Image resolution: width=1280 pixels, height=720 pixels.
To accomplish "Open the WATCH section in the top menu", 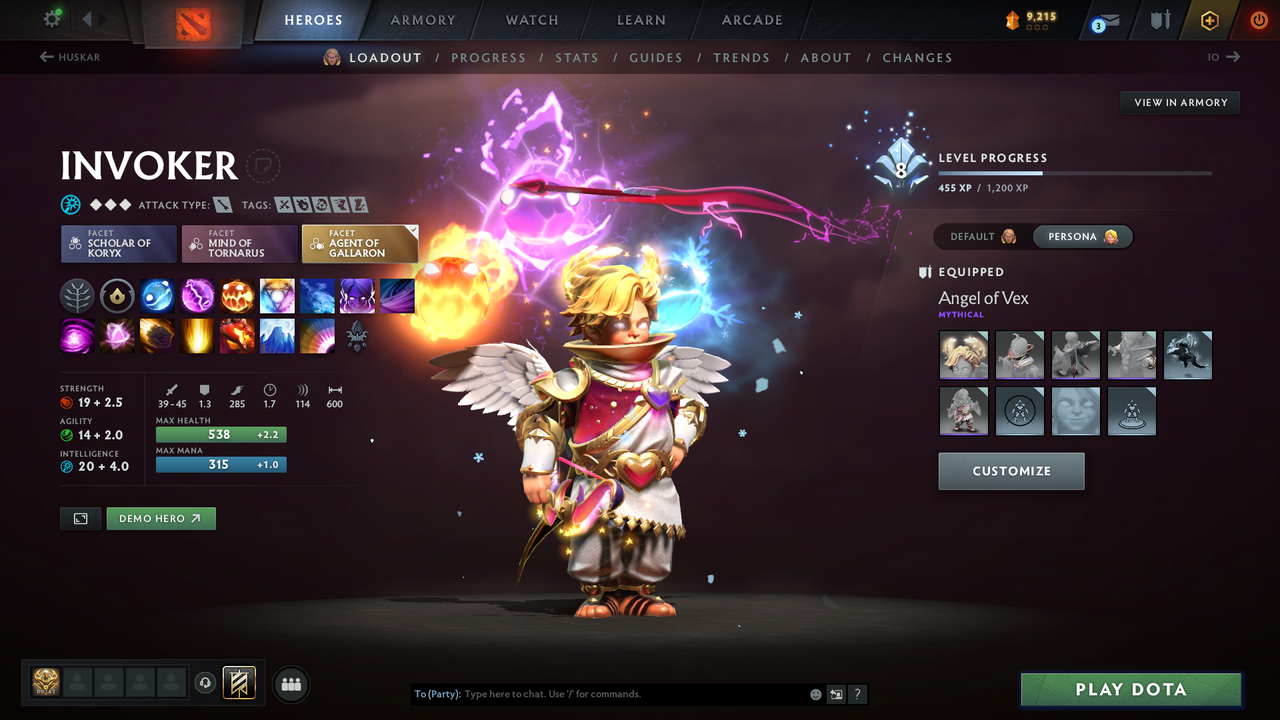I will click(531, 20).
